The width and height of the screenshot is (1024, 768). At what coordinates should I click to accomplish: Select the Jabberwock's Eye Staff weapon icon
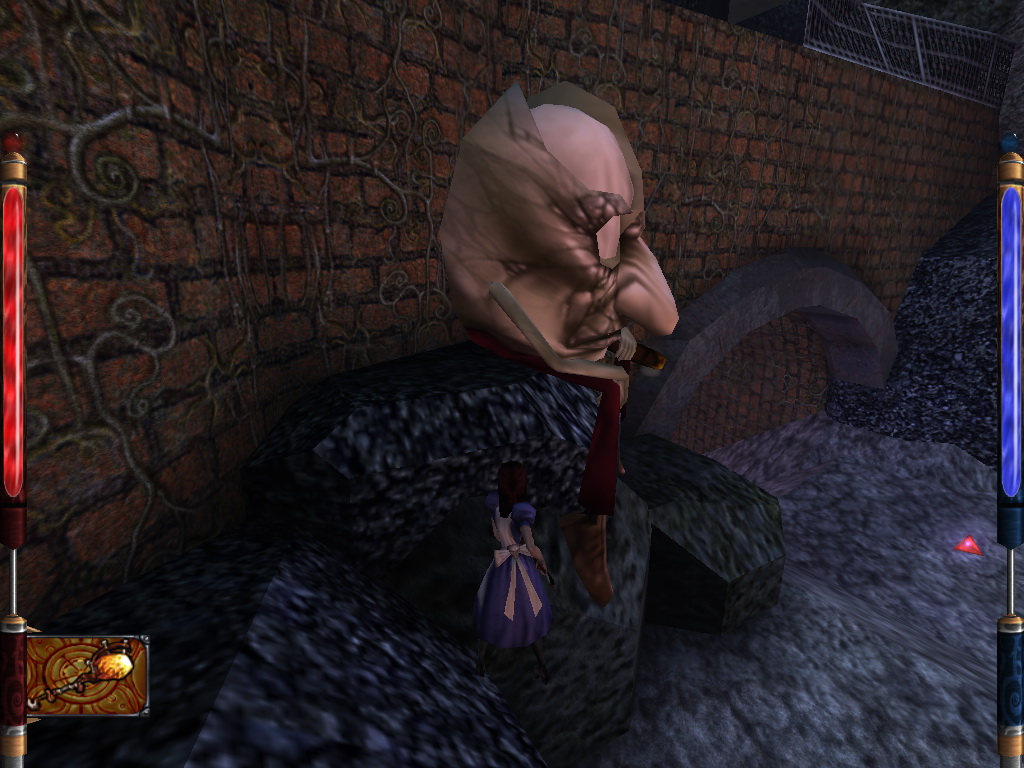point(87,675)
